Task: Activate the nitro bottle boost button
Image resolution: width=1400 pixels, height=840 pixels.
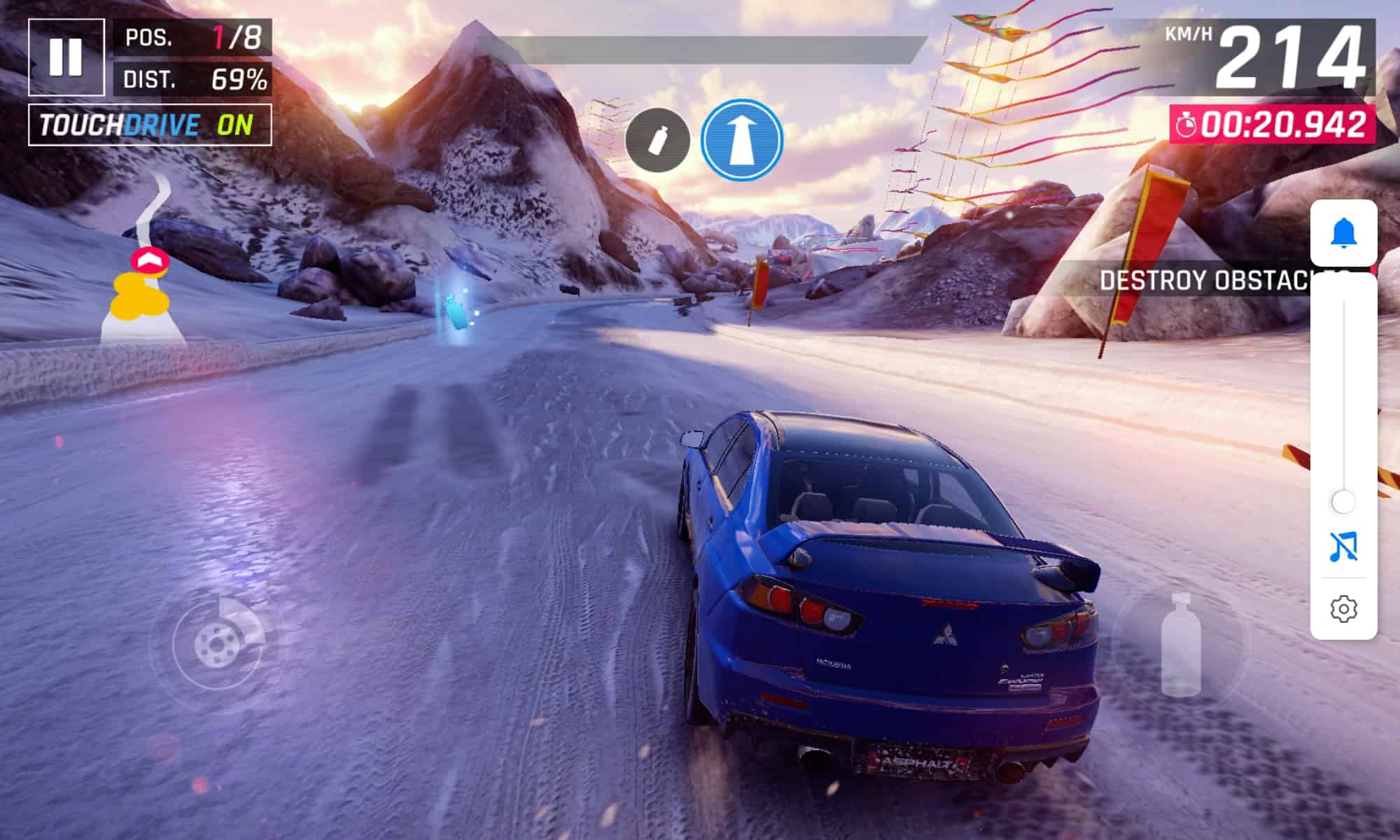Action: [1180, 645]
